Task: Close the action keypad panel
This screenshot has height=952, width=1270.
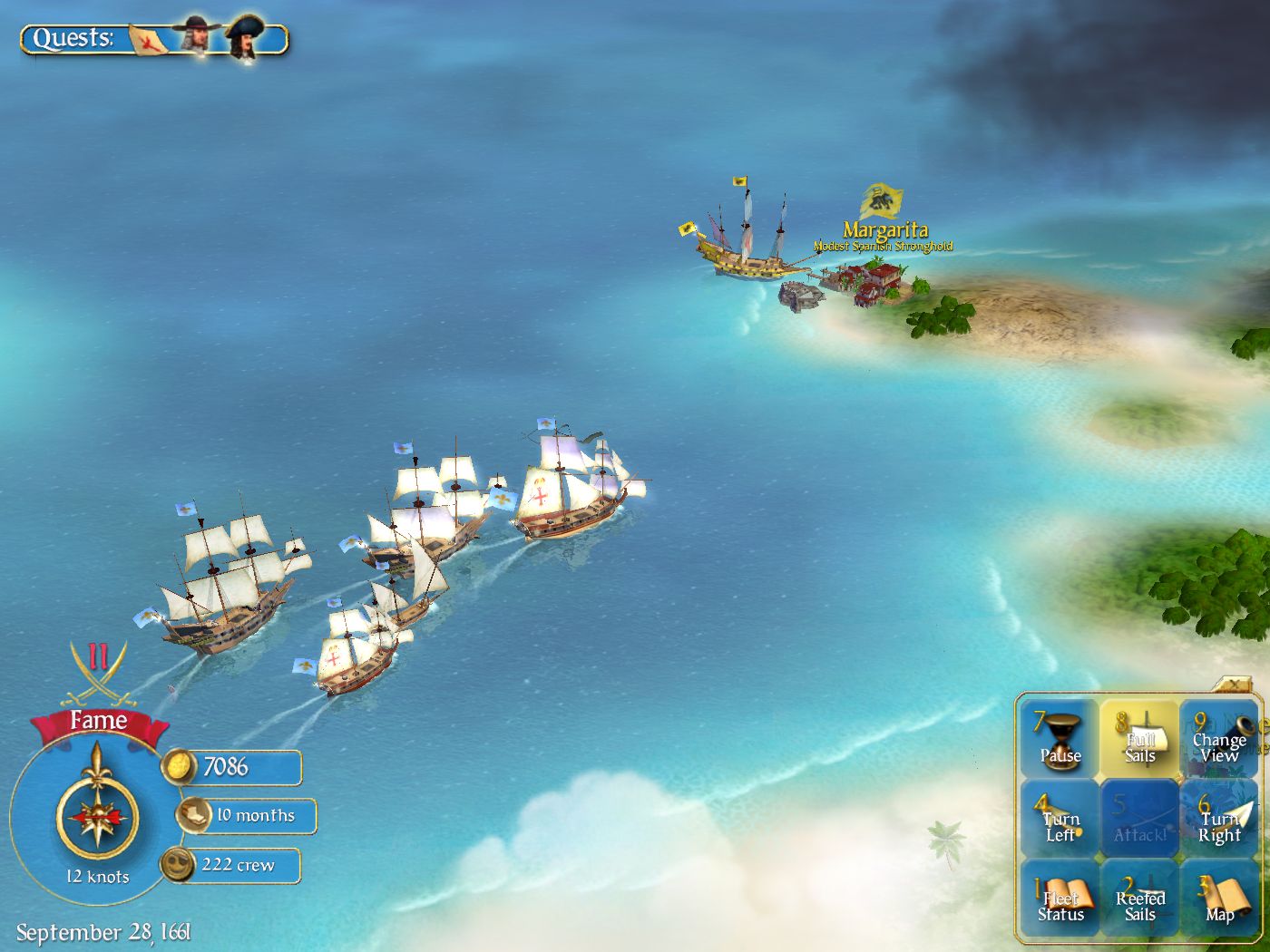Action: pyautogui.click(x=1235, y=684)
